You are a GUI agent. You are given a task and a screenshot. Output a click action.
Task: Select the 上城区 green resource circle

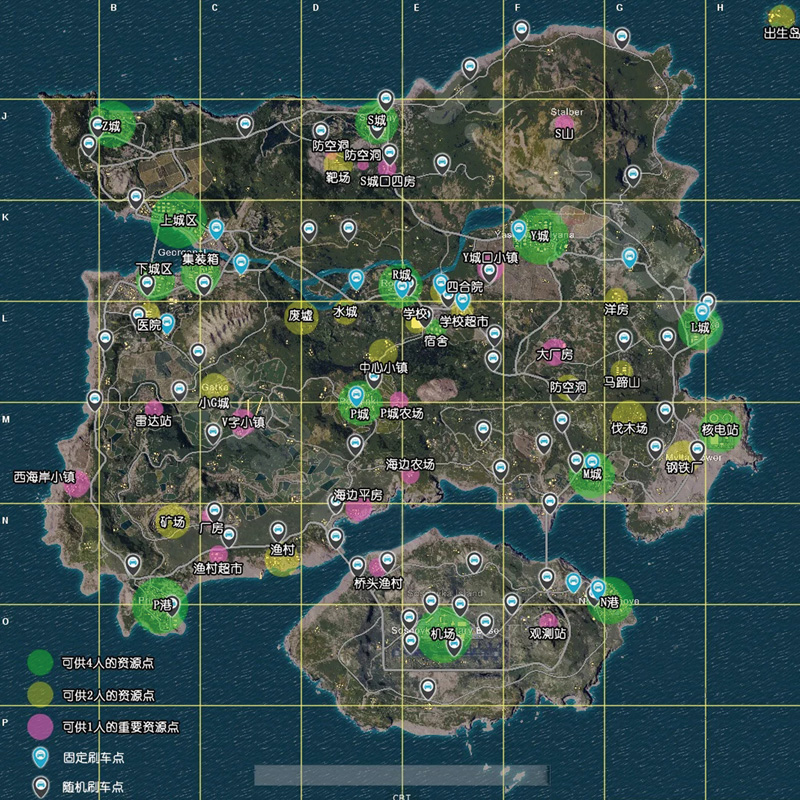coord(177,221)
